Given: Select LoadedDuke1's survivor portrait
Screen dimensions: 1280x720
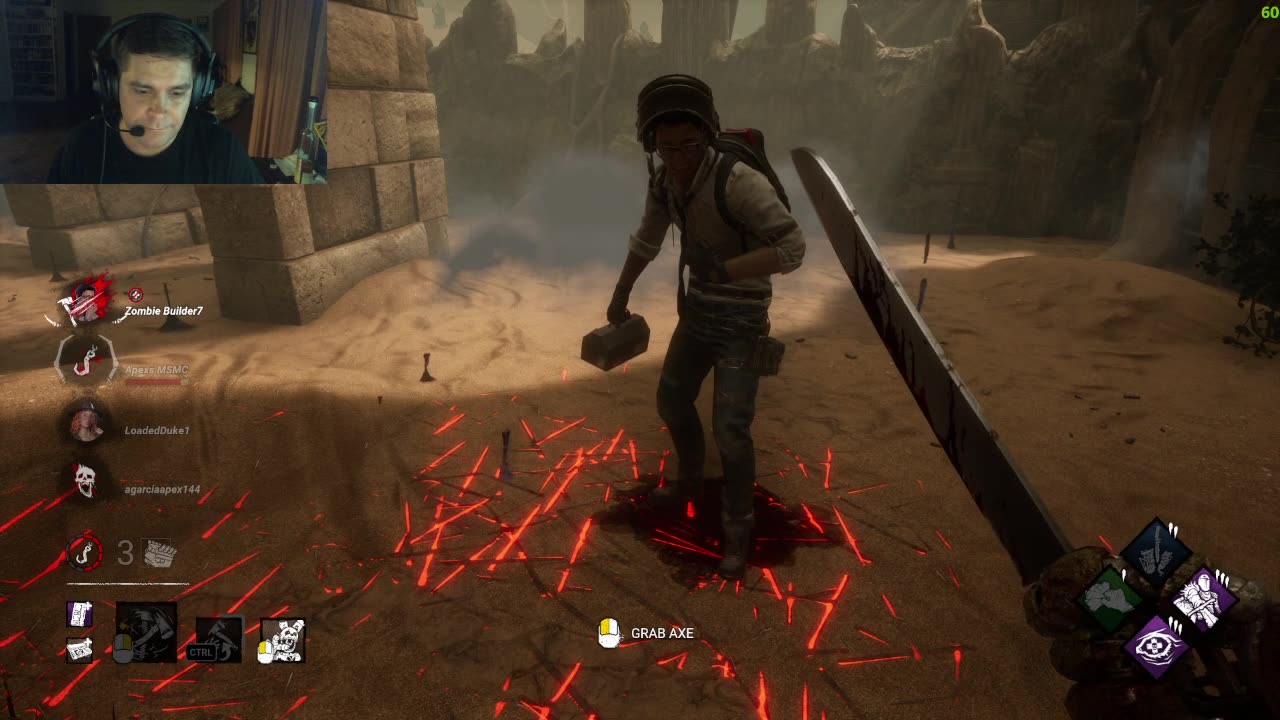Looking at the screenshot, I should [86, 424].
